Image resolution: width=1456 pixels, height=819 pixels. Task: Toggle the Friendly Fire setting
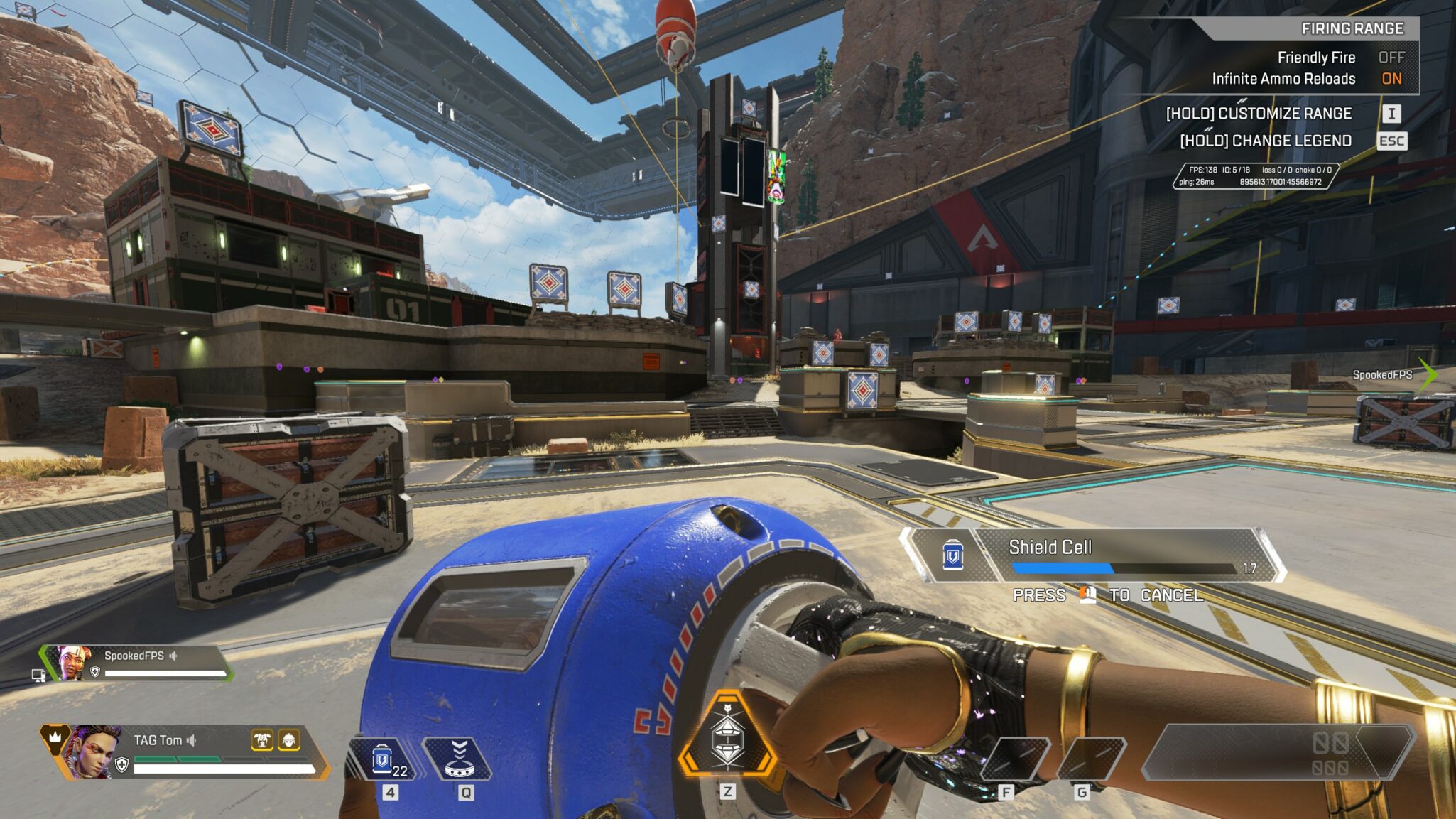(x=1391, y=58)
